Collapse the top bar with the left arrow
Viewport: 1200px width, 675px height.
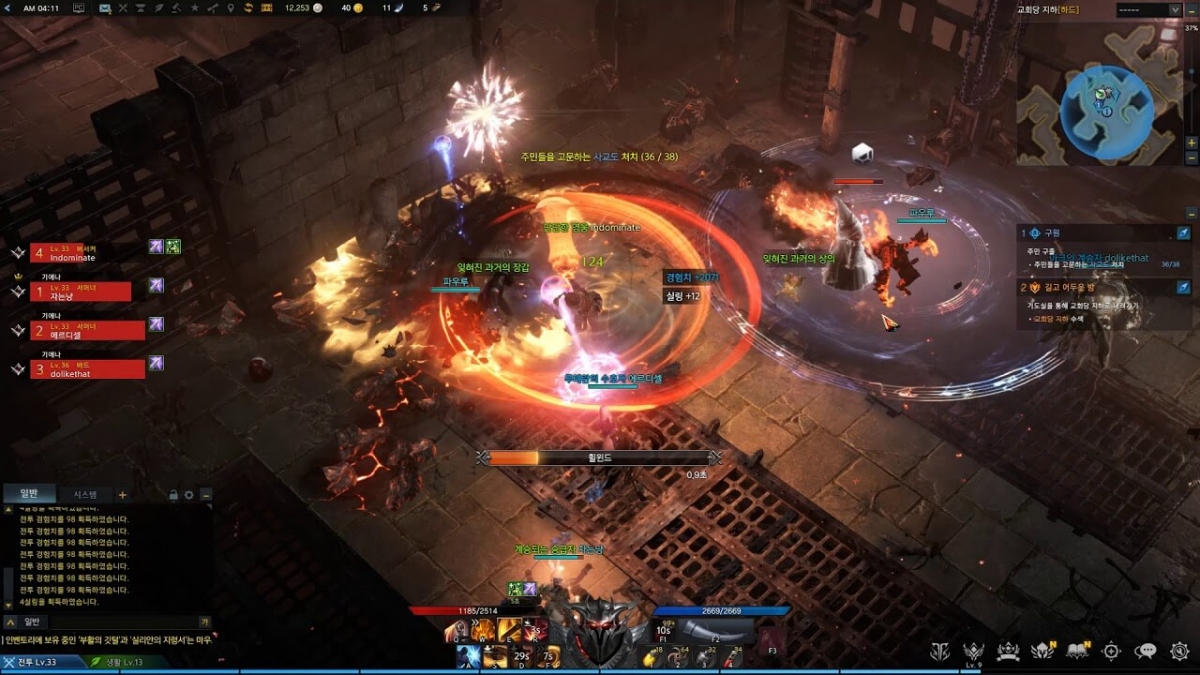9,8
